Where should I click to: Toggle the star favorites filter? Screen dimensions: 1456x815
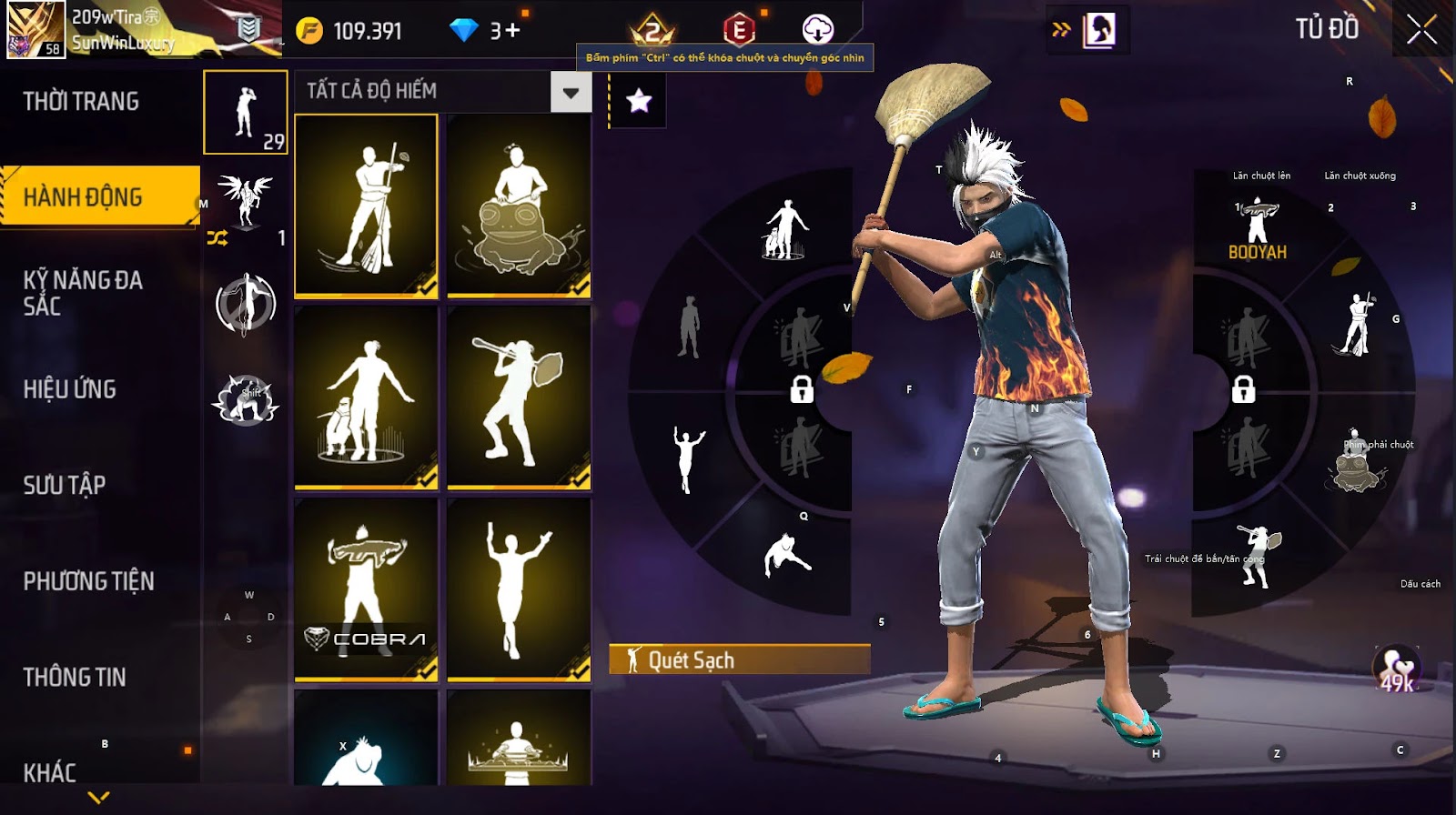click(639, 100)
